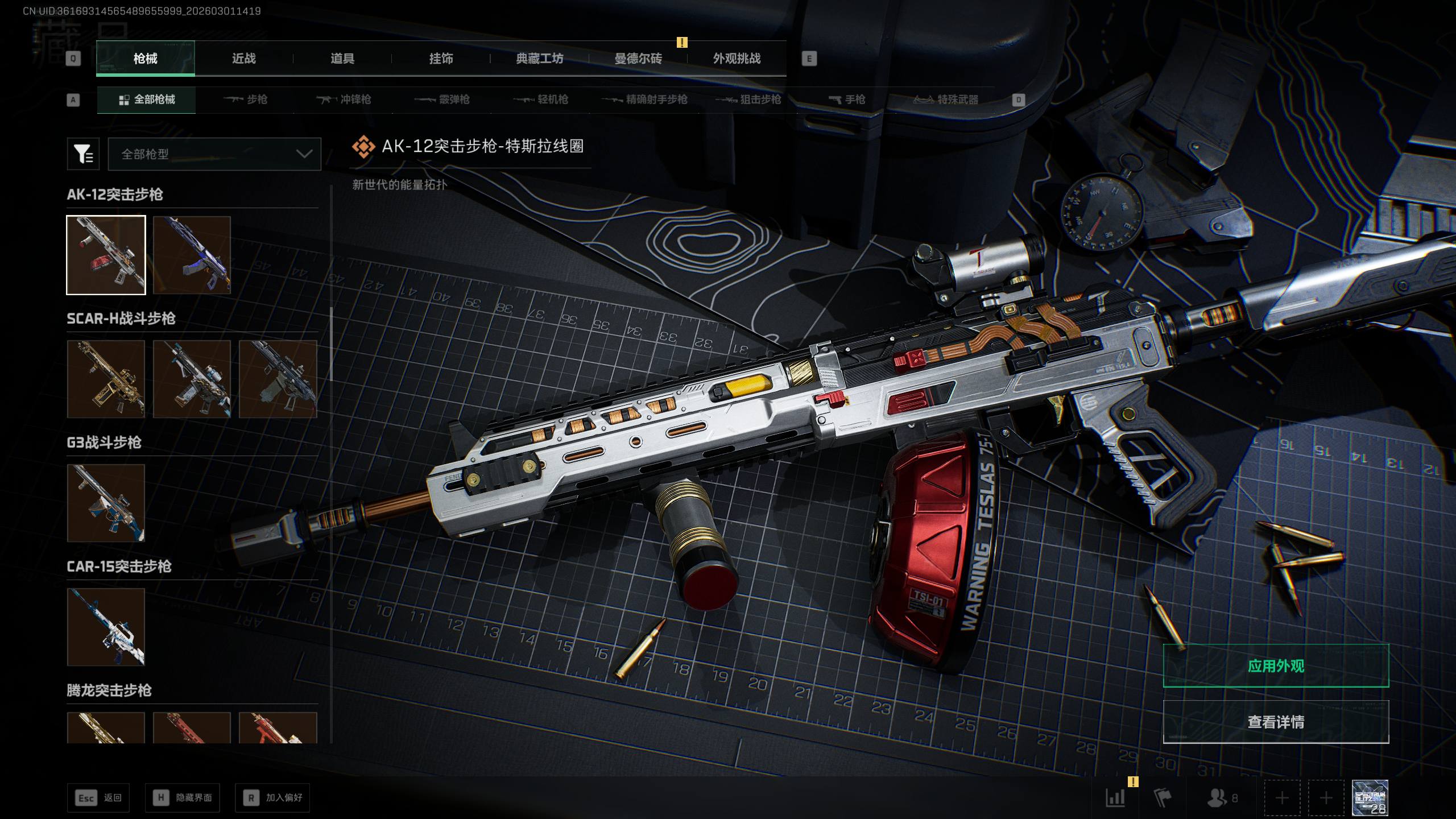Choose the gold SCAR-H skin thumbnail

click(106, 379)
